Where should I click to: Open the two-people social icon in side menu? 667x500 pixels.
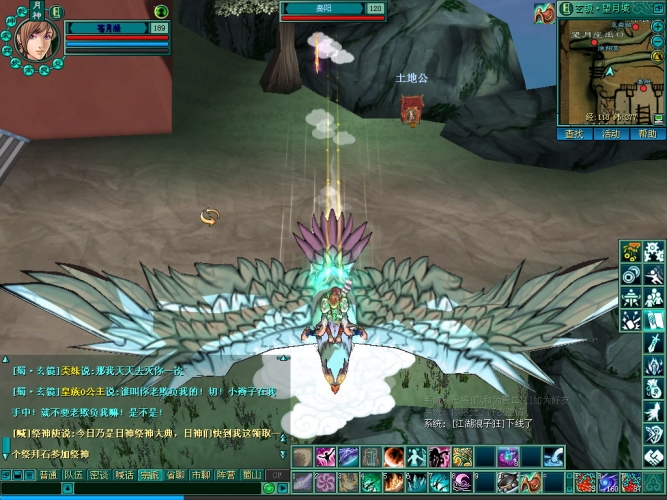(x=653, y=297)
